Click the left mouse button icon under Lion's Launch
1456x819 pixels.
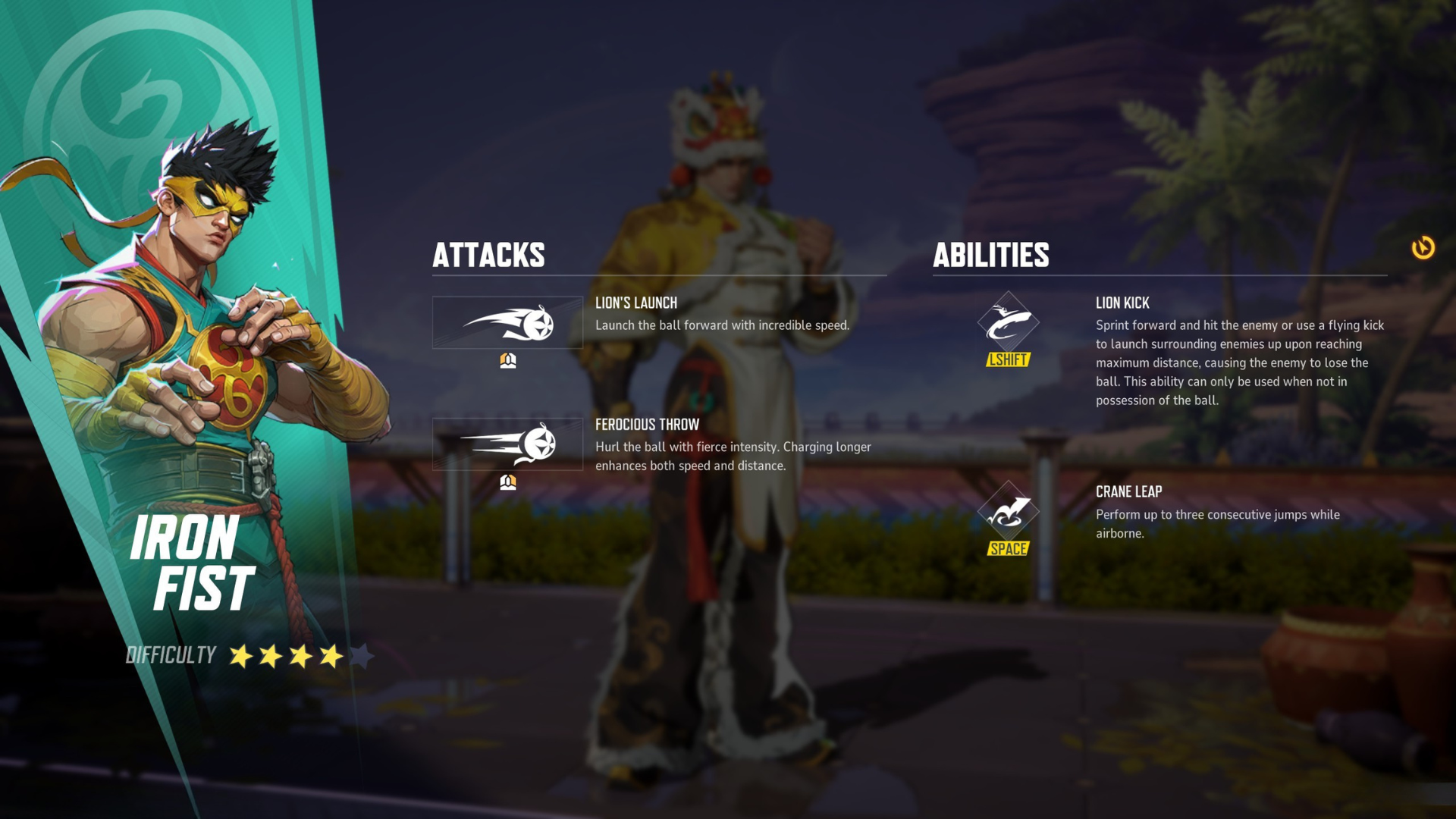pos(507,361)
